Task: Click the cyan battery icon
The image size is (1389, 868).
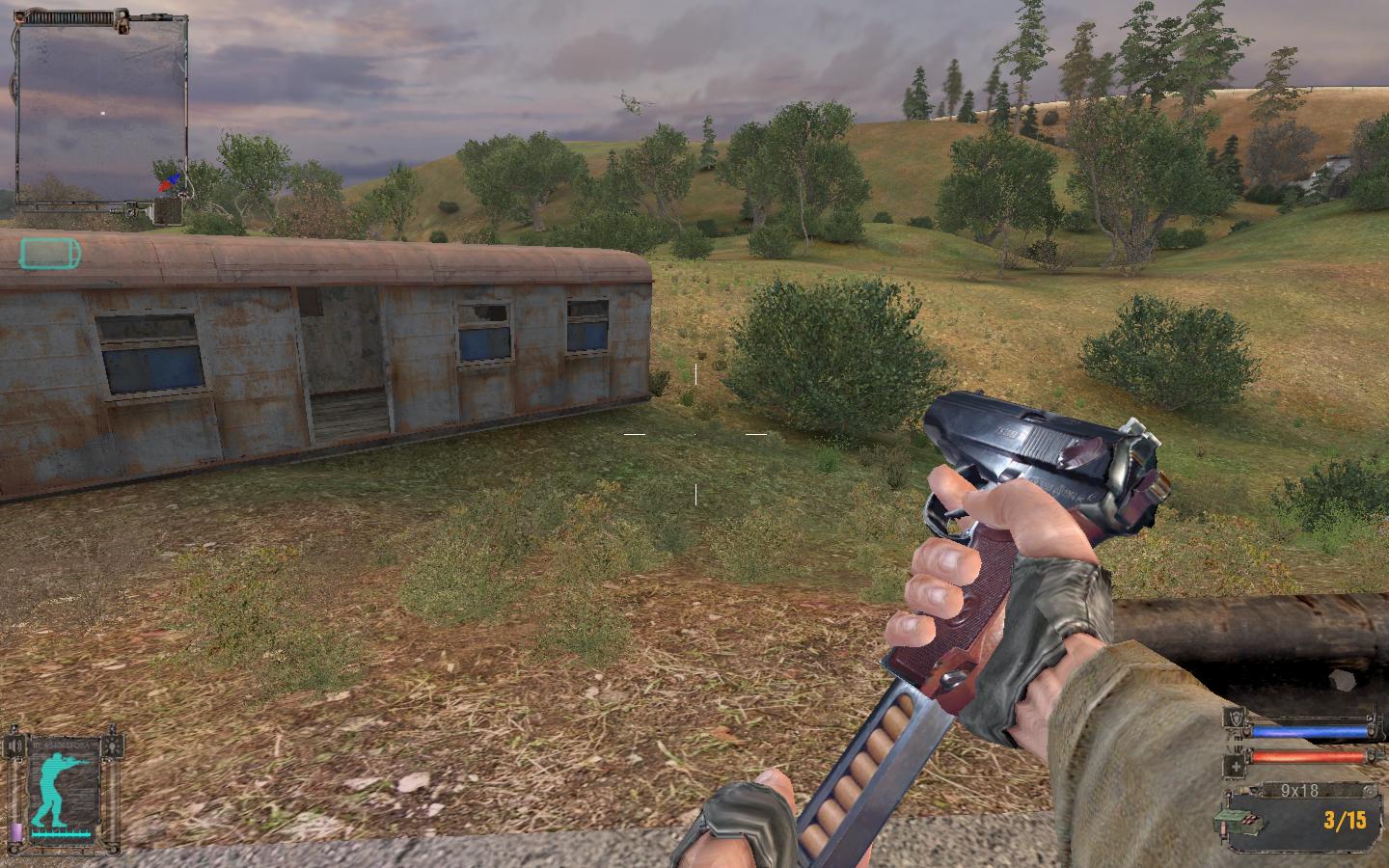Action: point(49,254)
